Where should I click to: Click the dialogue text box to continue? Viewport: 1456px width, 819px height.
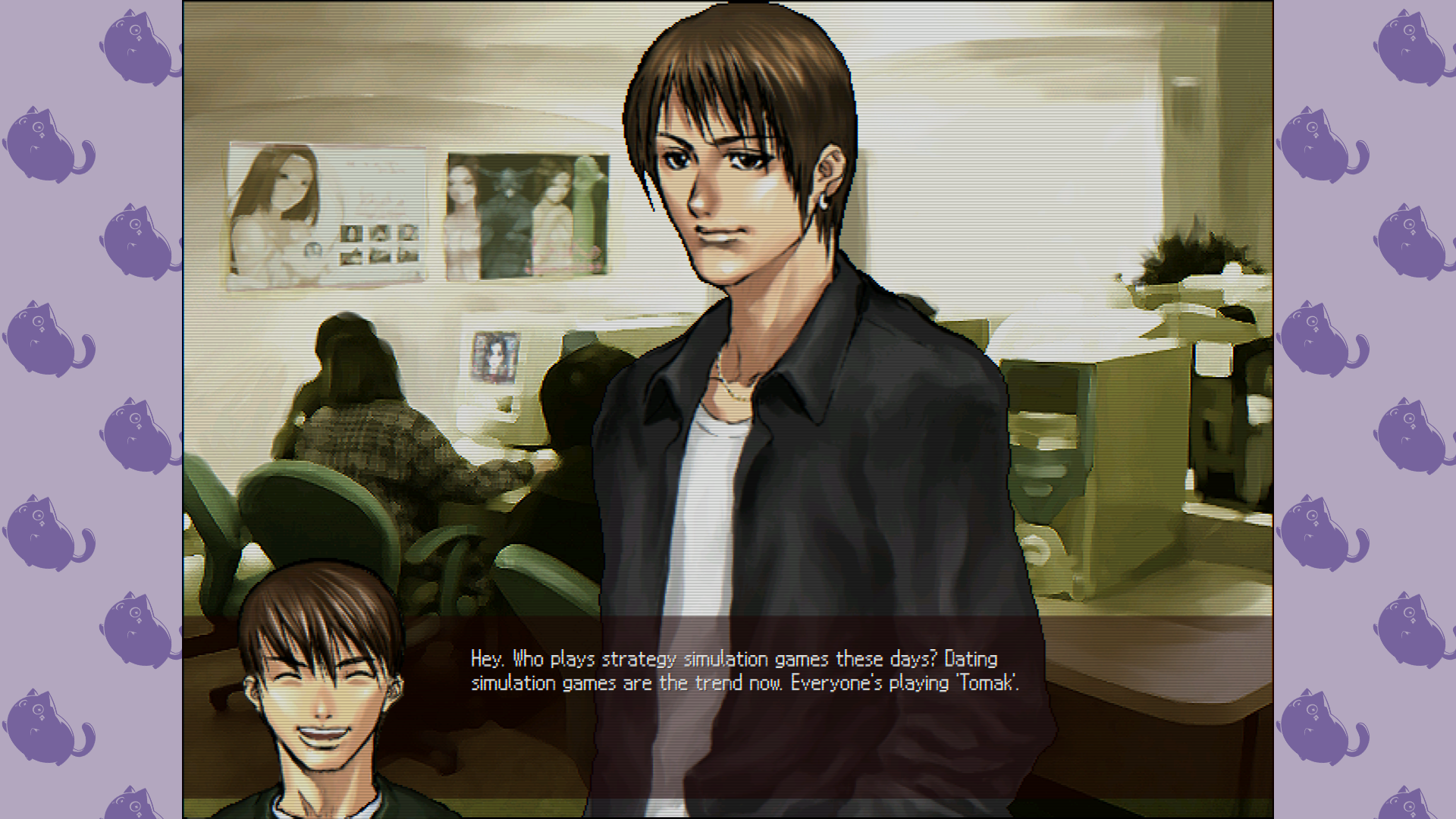pos(744,671)
